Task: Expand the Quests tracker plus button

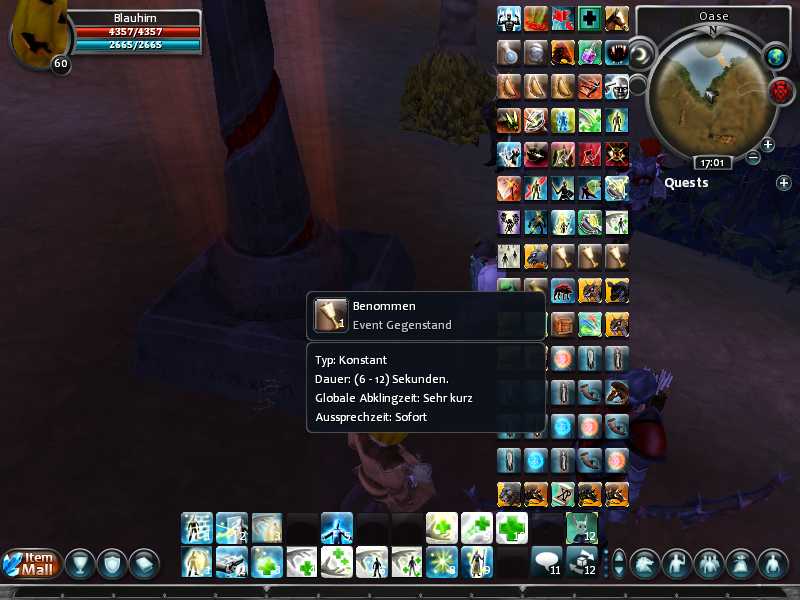Action: (784, 183)
